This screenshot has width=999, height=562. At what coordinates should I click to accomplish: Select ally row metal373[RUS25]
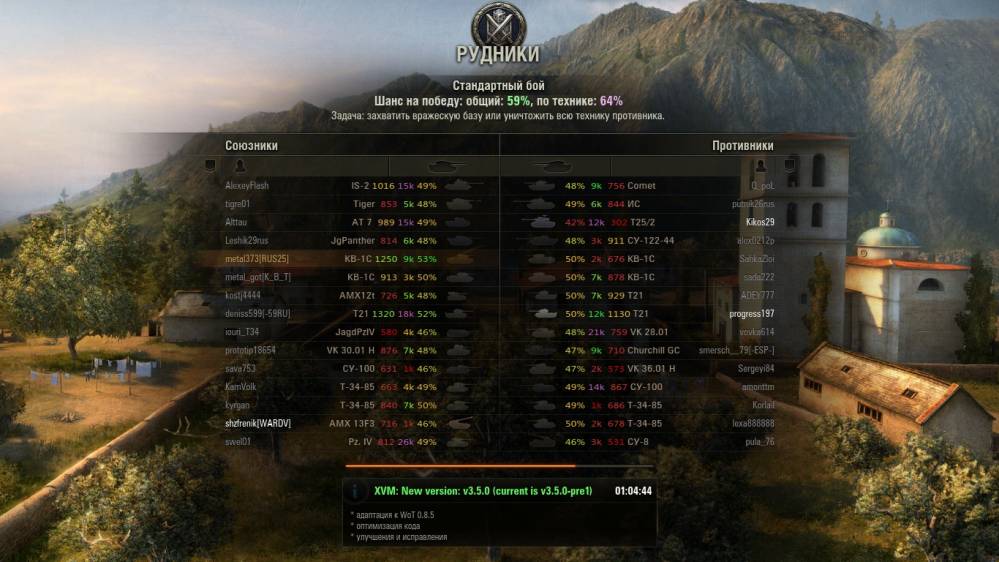click(x=257, y=259)
